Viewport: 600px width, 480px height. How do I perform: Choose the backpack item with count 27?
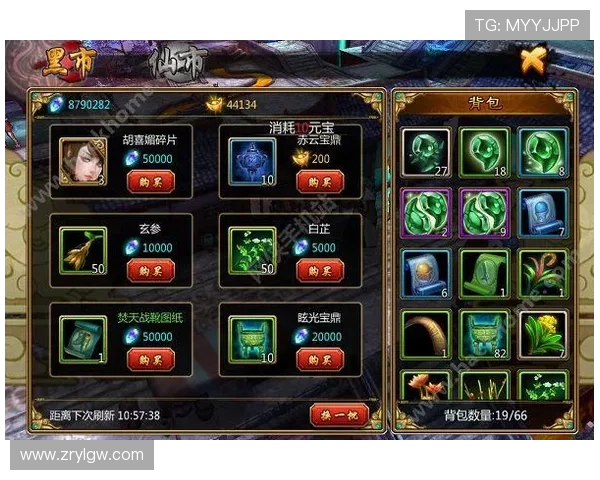click(426, 152)
